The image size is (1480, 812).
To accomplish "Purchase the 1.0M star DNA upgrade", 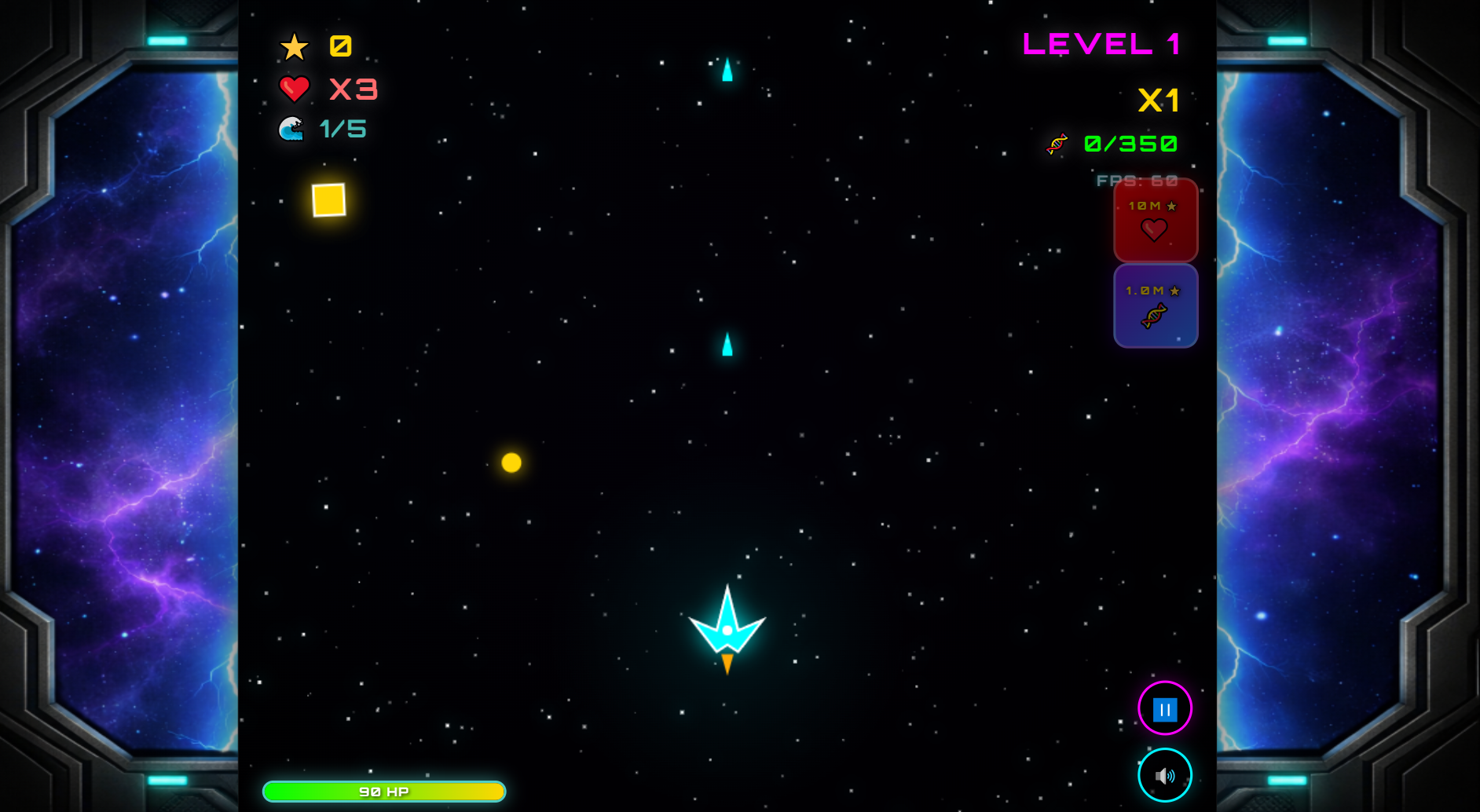I will (x=1155, y=305).
